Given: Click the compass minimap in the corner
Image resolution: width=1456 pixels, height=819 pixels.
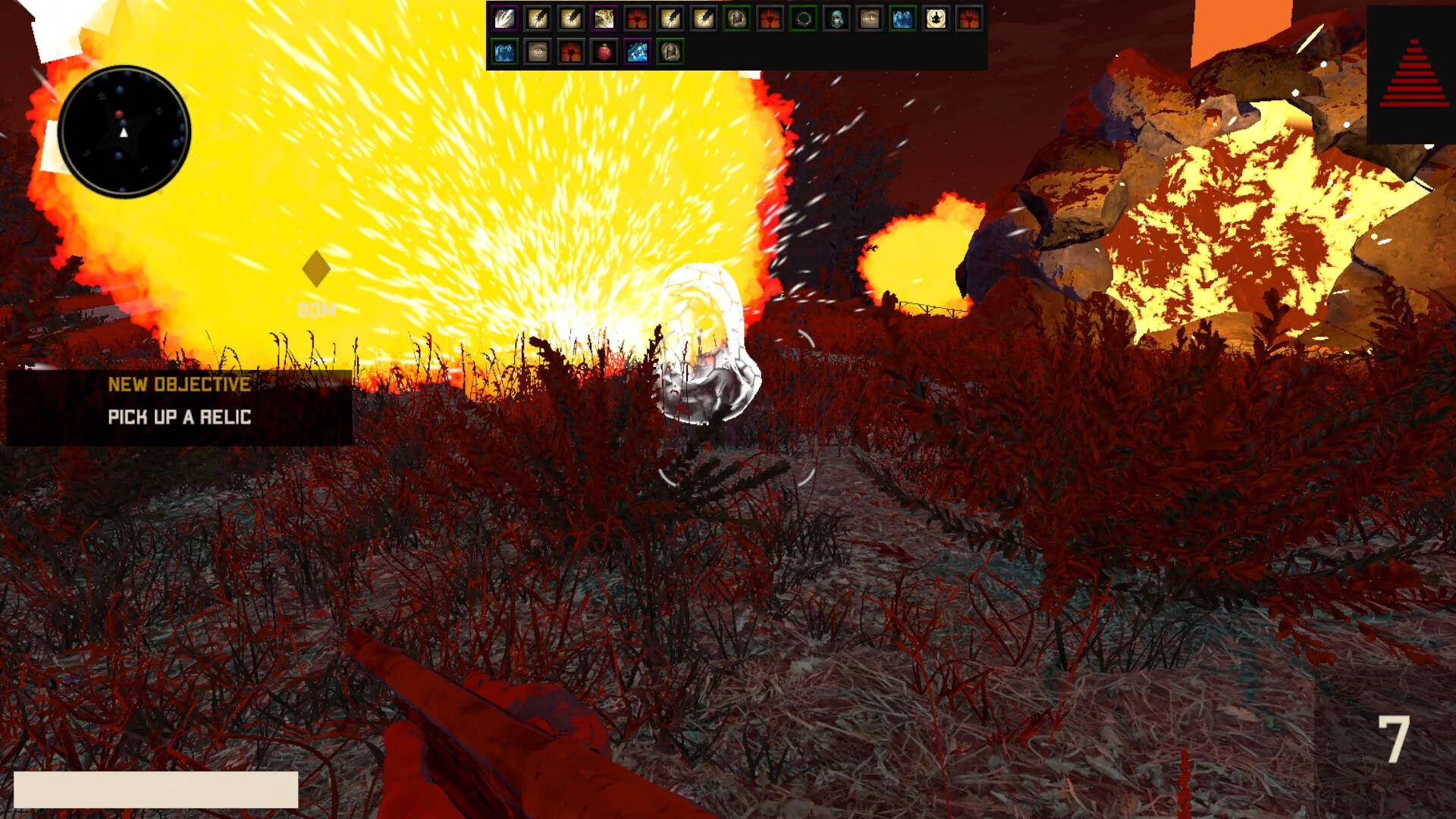Looking at the screenshot, I should tap(124, 130).
